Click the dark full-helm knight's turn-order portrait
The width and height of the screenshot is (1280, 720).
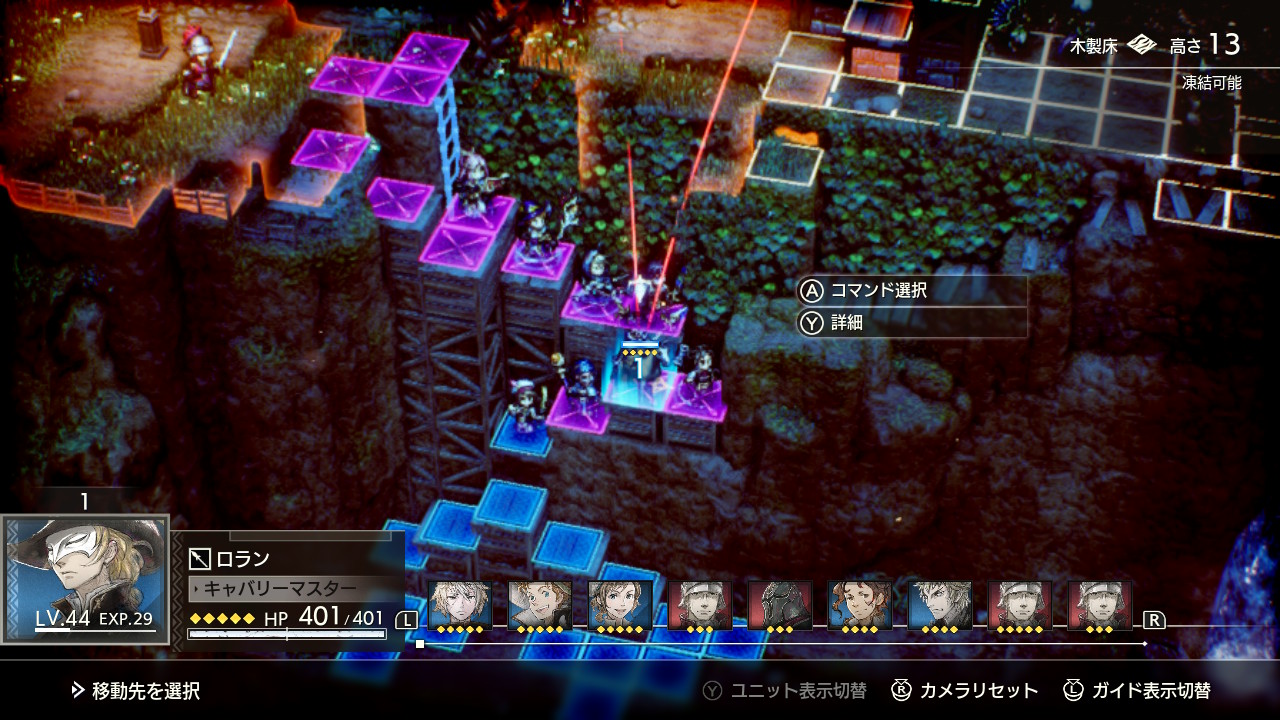tap(780, 605)
